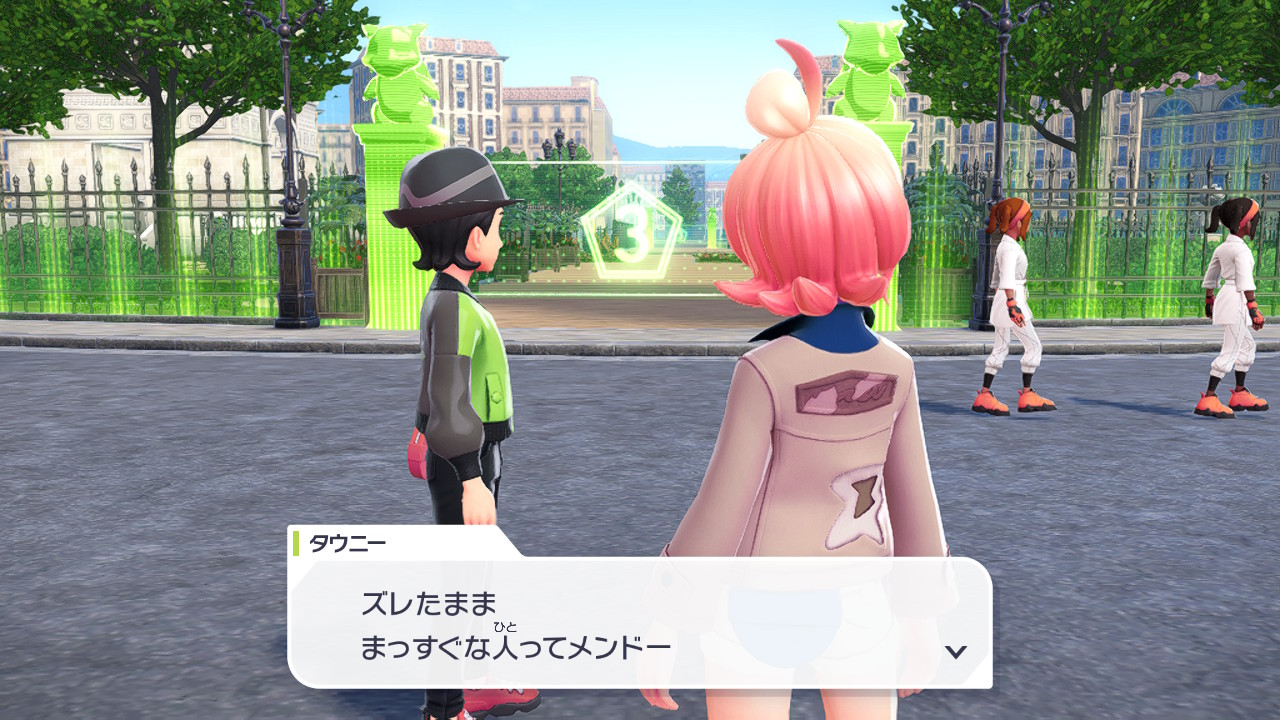Screen dimensions: 1280x720
Task: Advance dialogue with the down arrow indicator
Action: tap(956, 651)
